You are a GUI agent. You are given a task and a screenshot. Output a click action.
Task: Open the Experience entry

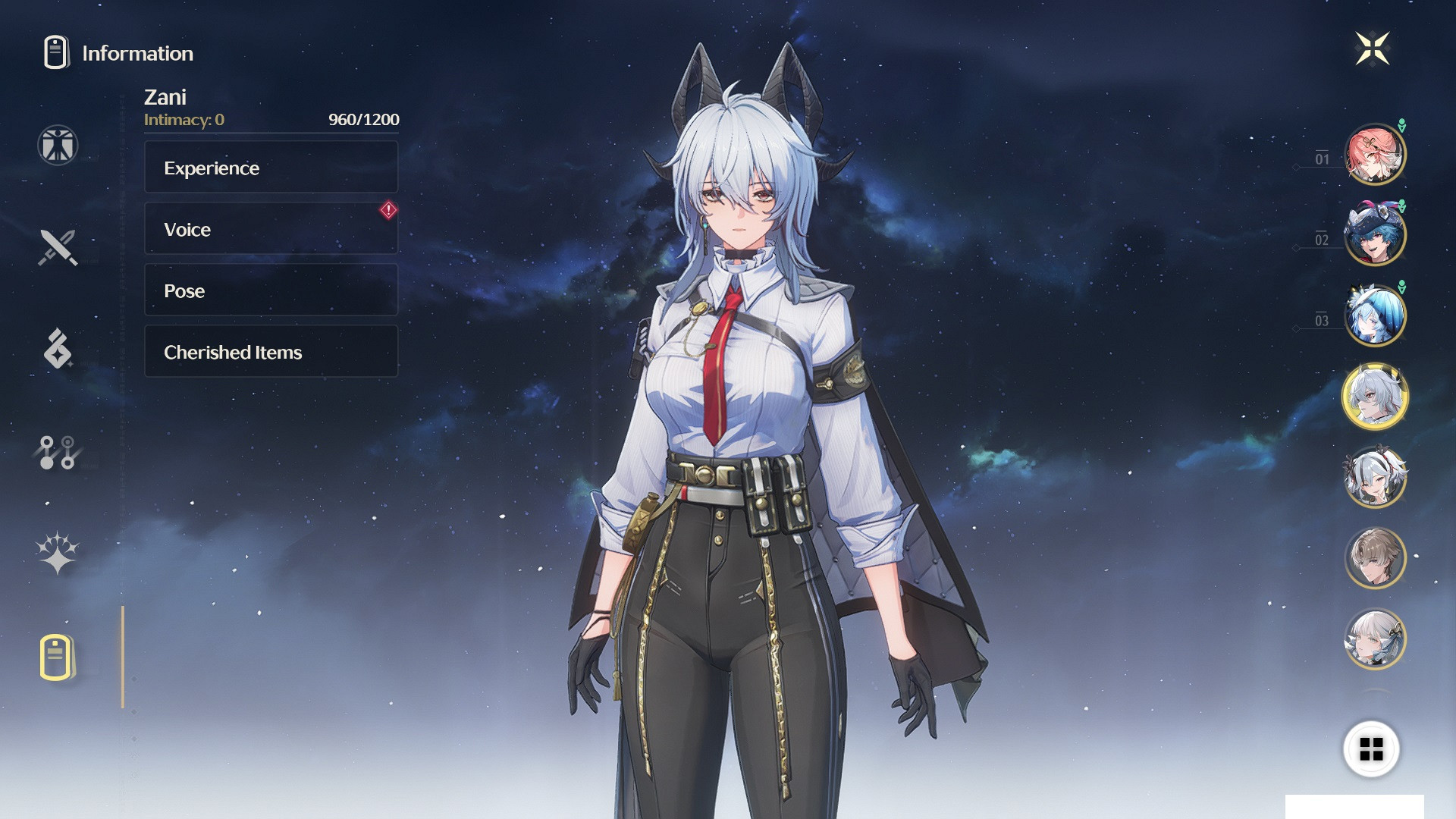[271, 168]
